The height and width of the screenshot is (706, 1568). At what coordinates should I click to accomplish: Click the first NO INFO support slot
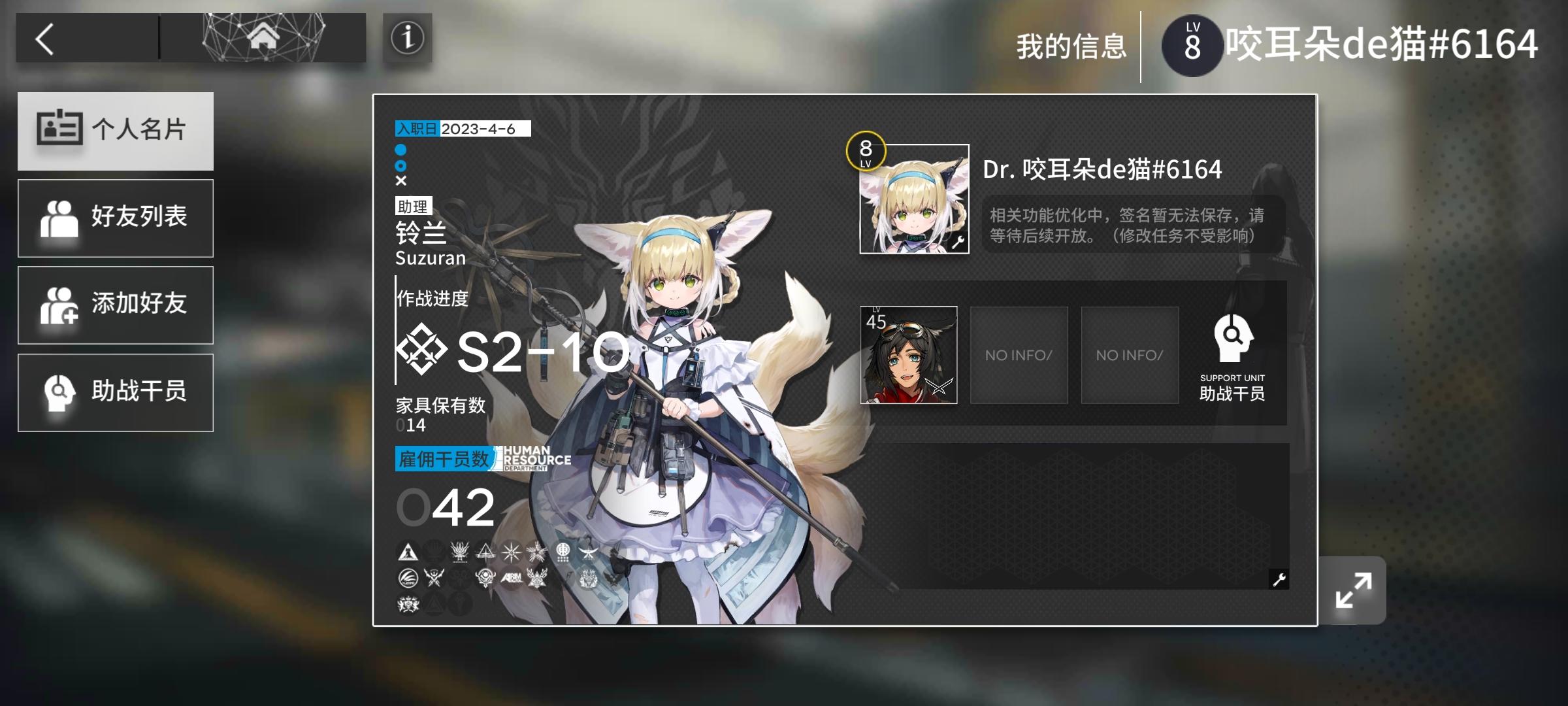point(1019,355)
